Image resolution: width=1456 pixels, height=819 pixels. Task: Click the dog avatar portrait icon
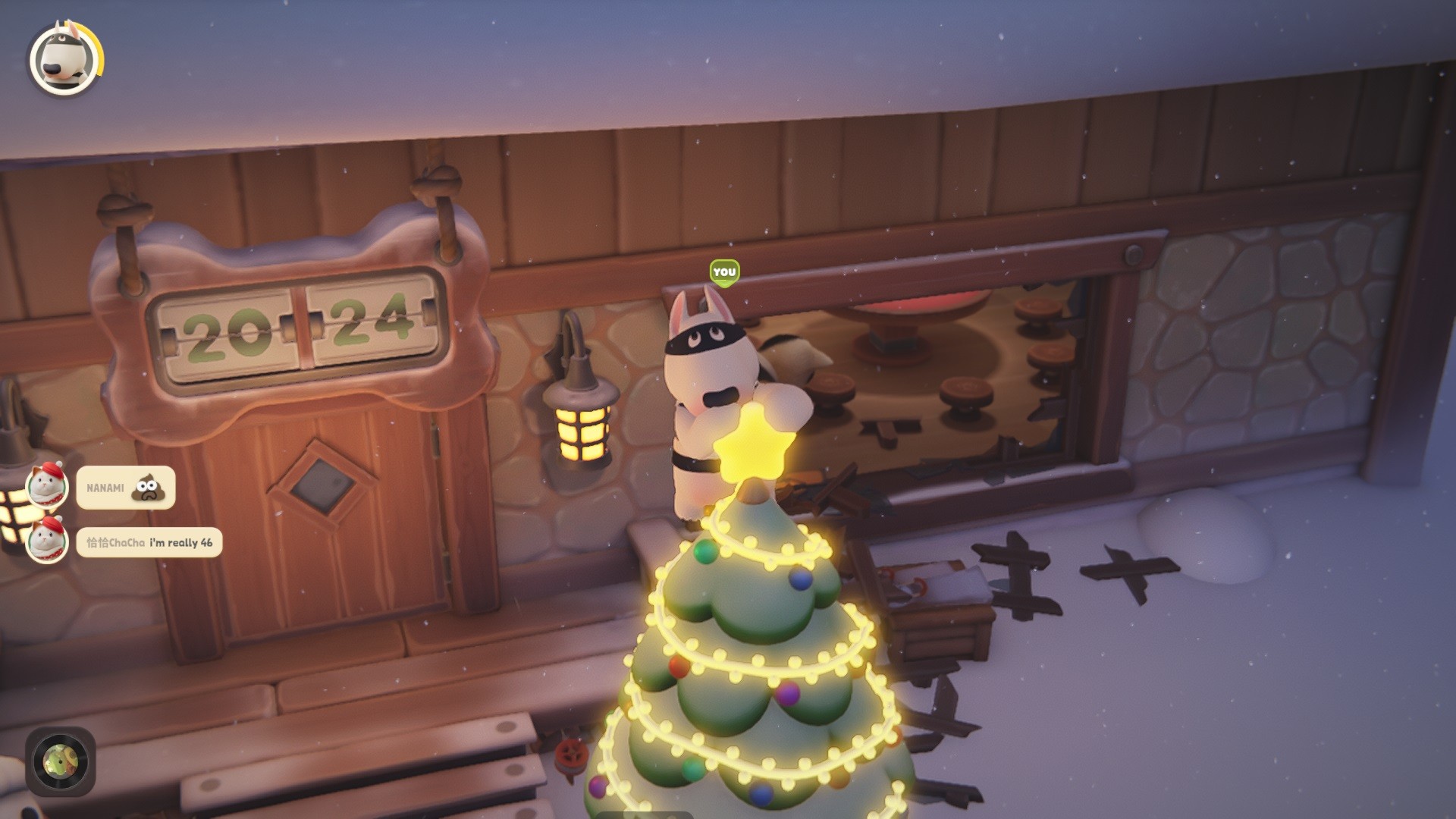point(64,60)
